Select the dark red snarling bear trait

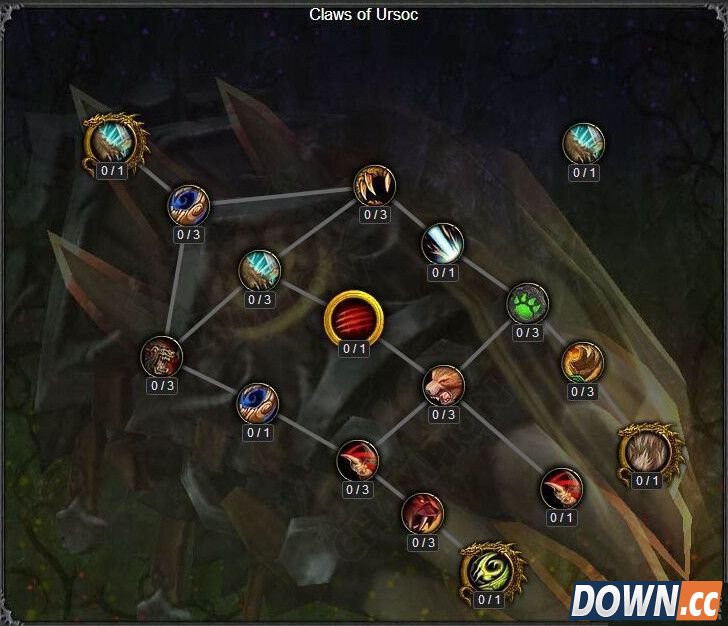coord(162,356)
